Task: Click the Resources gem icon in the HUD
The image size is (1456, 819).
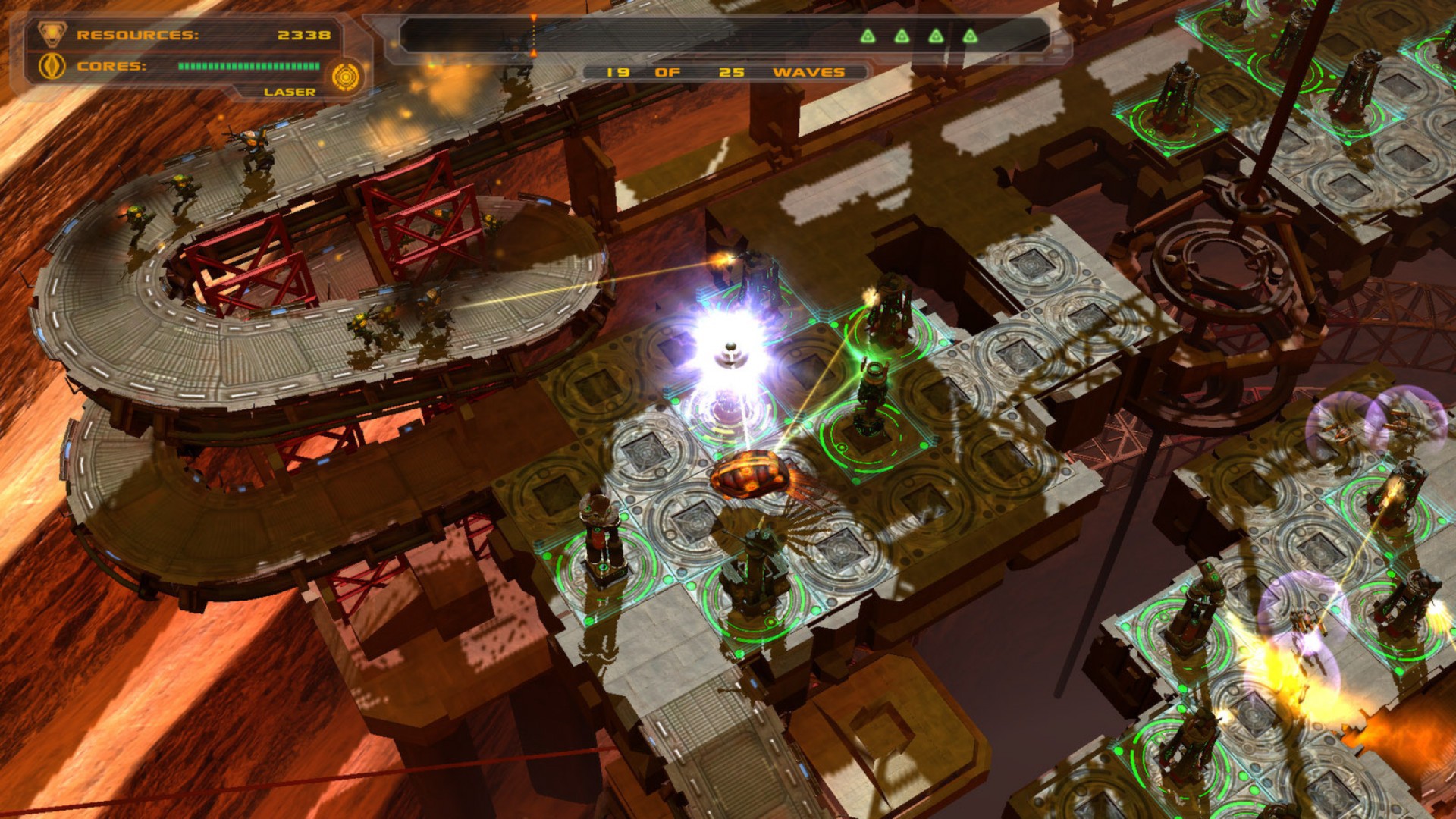Action: click(x=52, y=33)
